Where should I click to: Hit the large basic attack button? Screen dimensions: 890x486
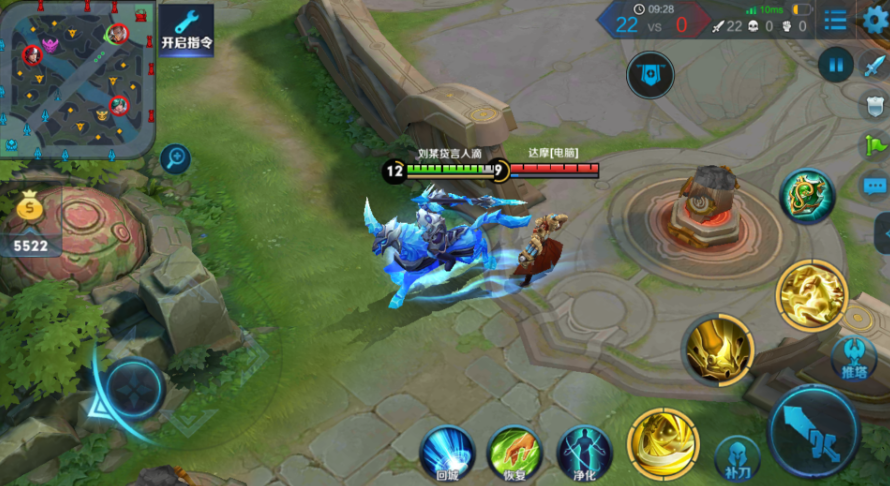815,431
